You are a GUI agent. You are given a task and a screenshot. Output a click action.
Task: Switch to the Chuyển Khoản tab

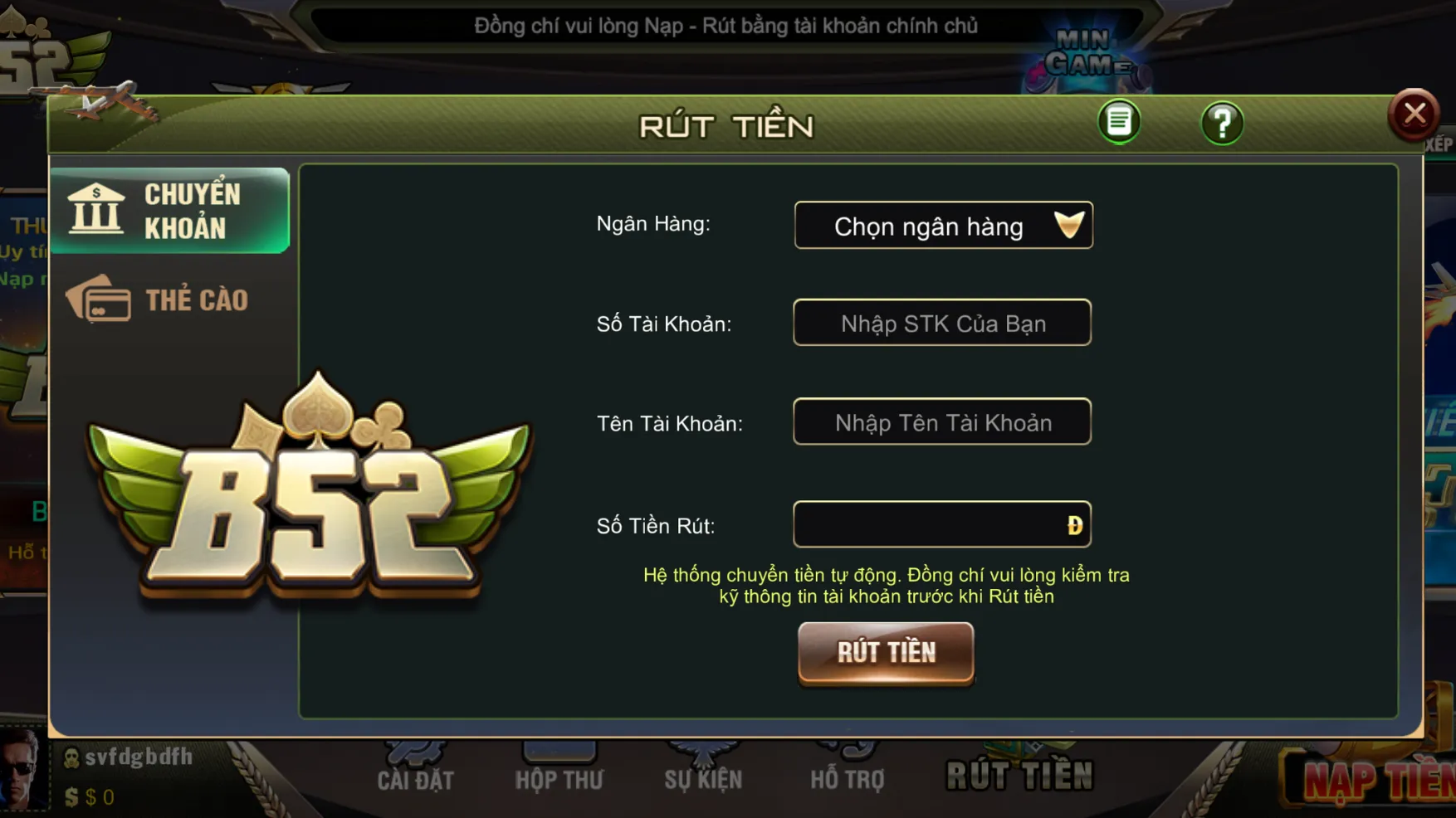pos(170,211)
